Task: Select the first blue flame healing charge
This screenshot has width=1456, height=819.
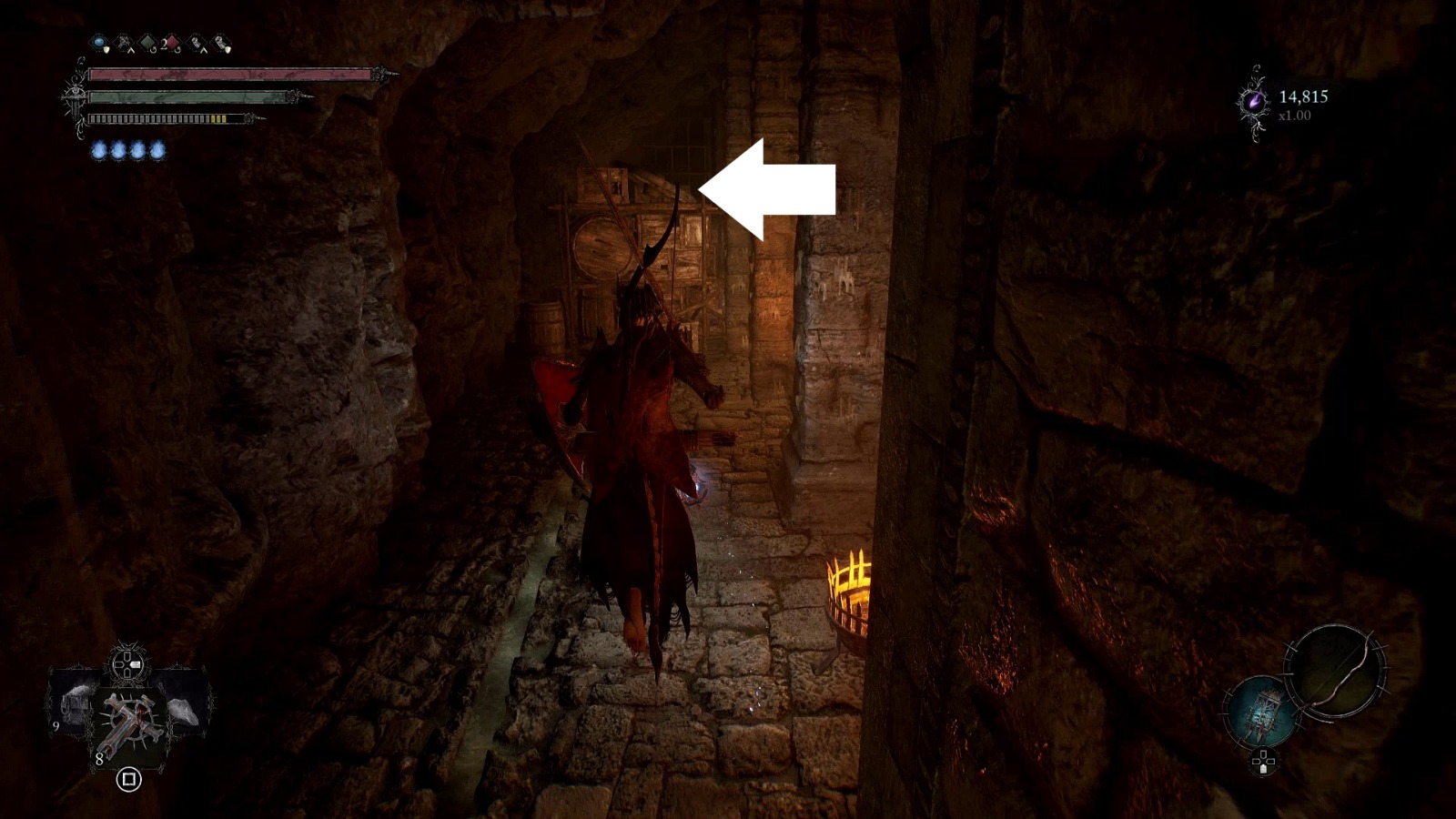Action: (x=99, y=149)
